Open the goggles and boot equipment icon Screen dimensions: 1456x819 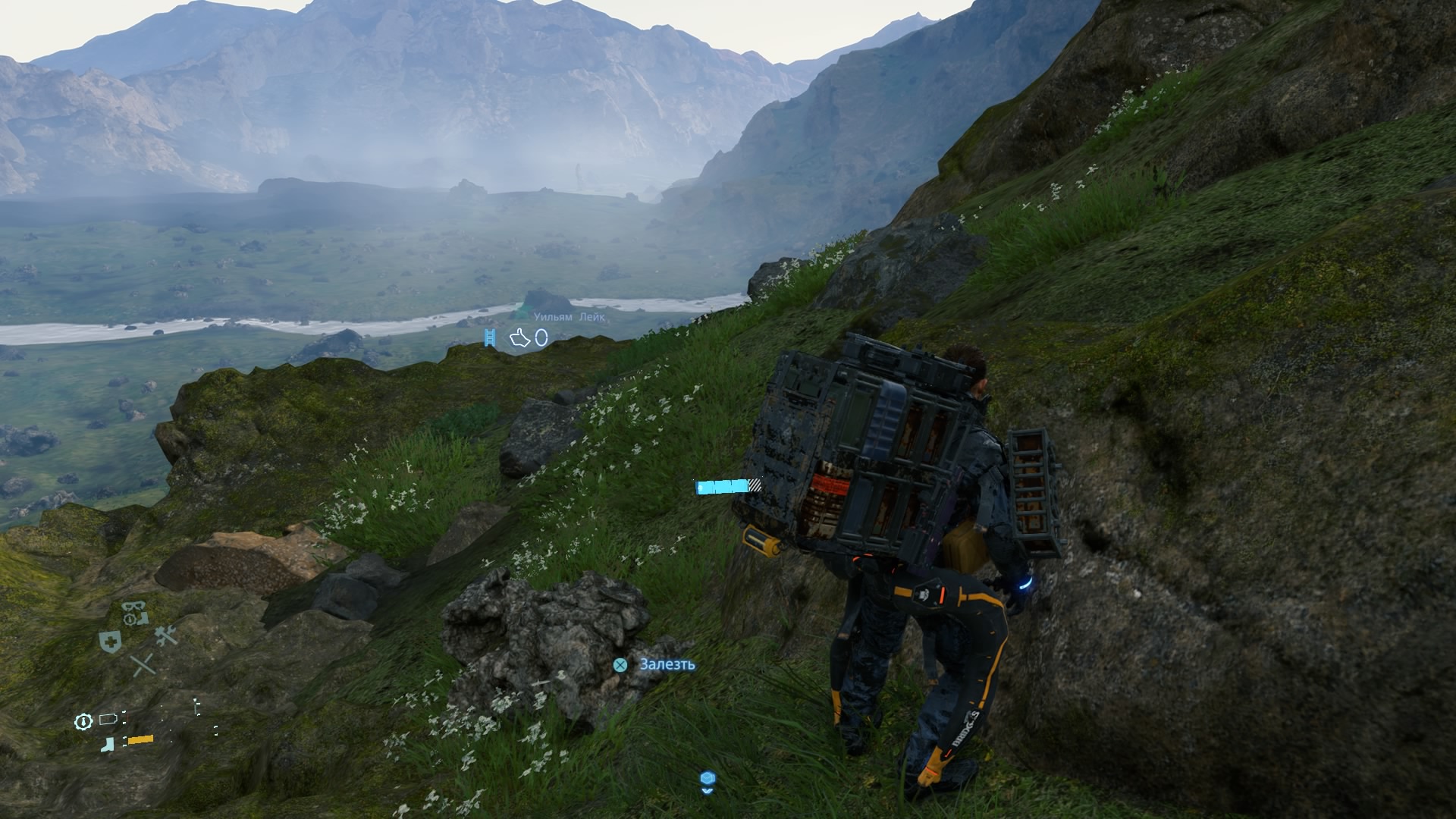[135, 612]
